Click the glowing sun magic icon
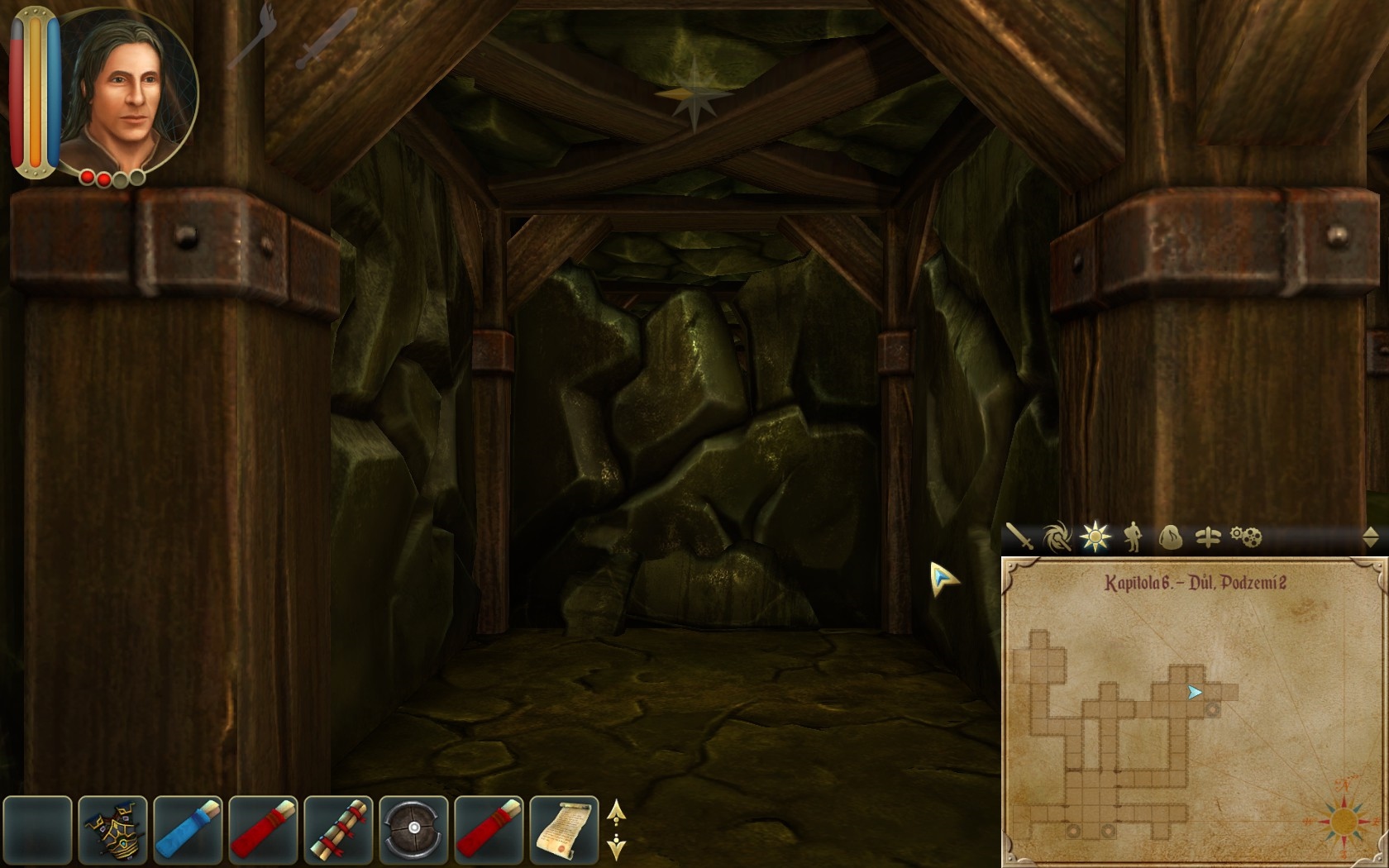The width and height of the screenshot is (1389, 868). 1095,537
